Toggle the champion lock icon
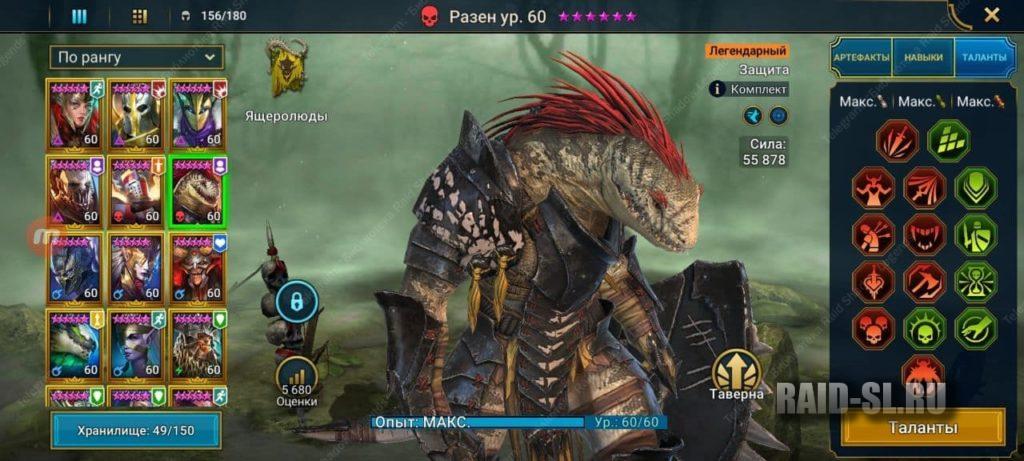 tap(297, 301)
